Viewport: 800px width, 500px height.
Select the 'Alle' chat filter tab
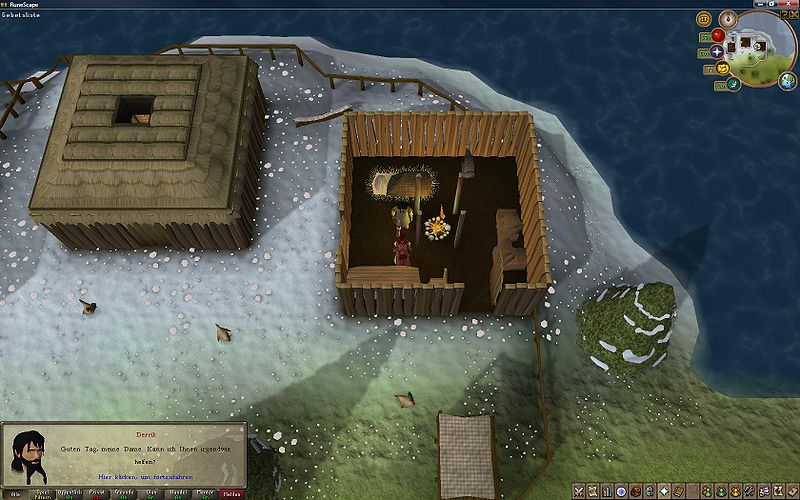[x=16, y=494]
